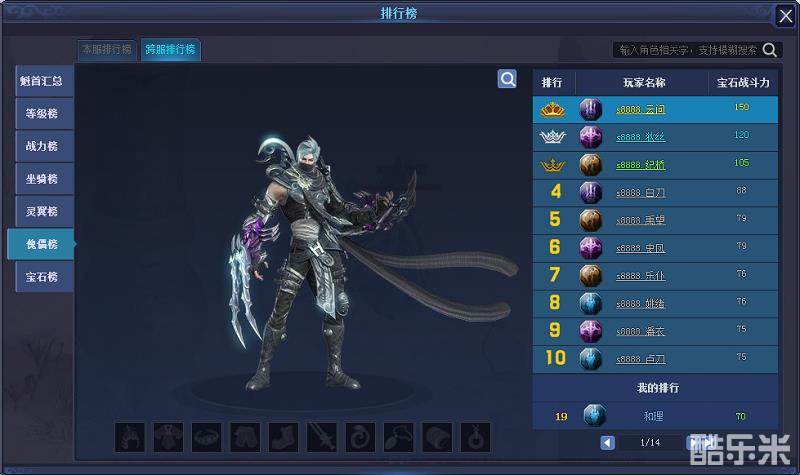This screenshot has width=800, height=475.
Task: Click the character name search field
Action: (x=687, y=49)
